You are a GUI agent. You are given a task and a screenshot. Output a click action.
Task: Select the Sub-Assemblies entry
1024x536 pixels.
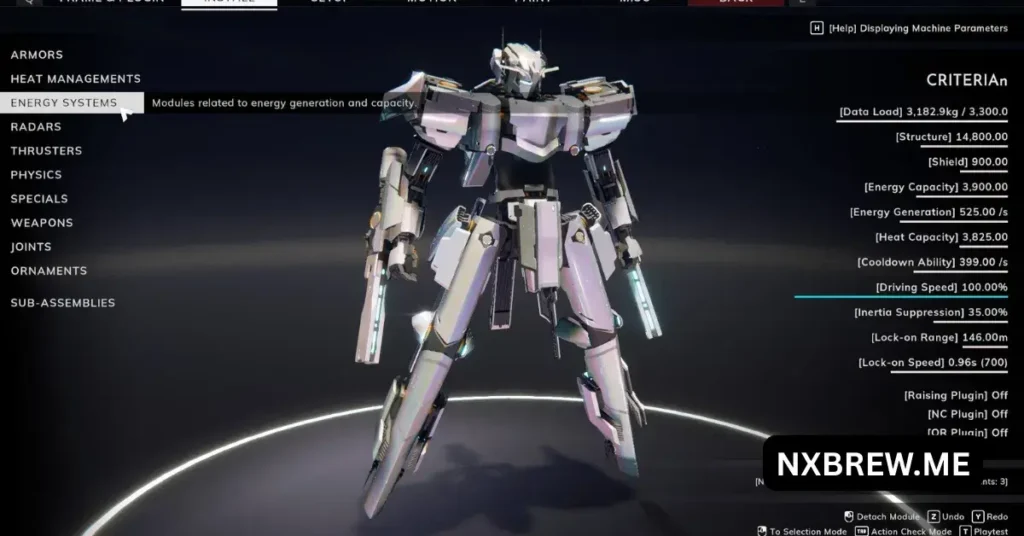click(x=63, y=303)
